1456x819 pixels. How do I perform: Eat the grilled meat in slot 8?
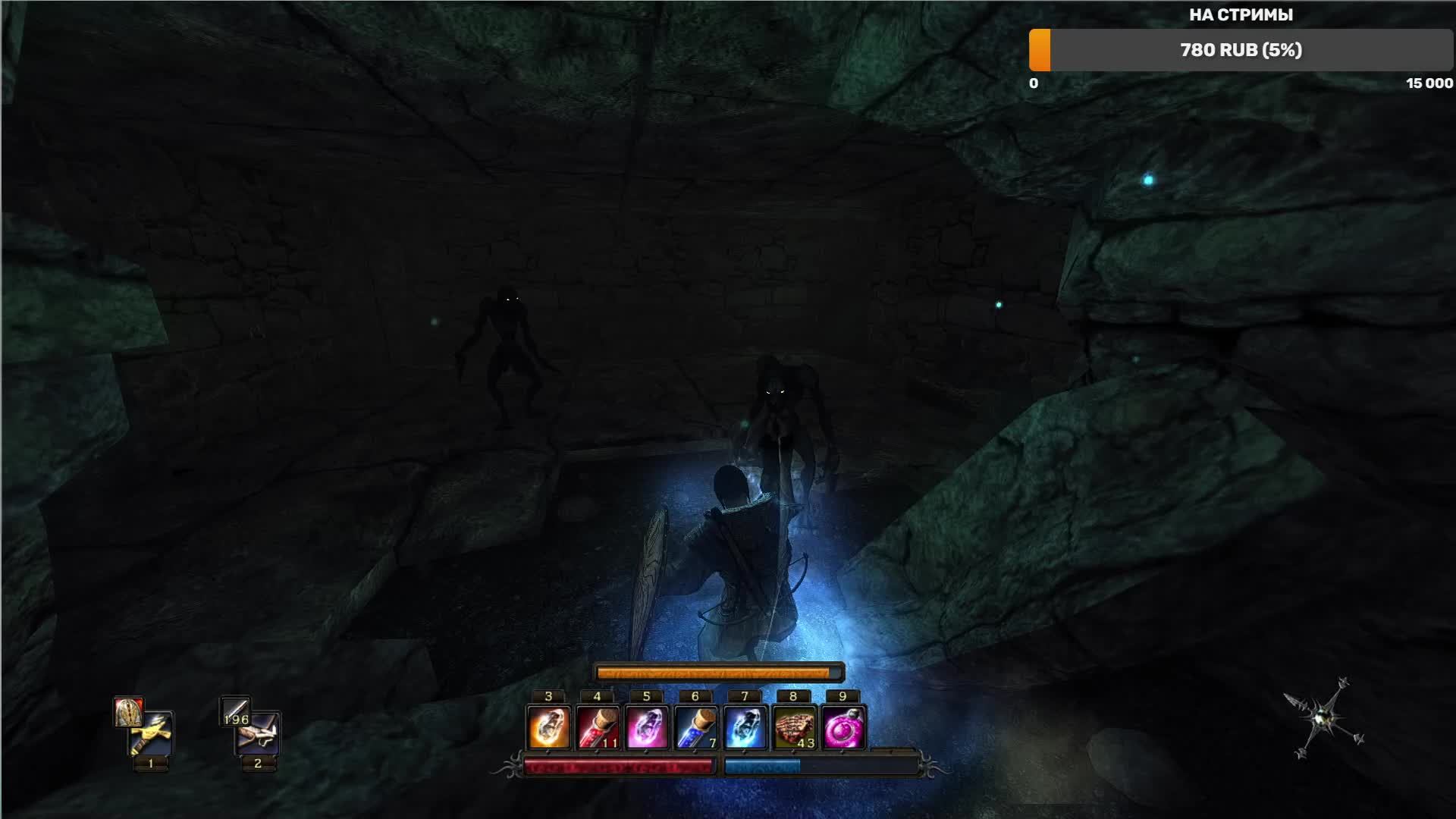pyautogui.click(x=794, y=727)
